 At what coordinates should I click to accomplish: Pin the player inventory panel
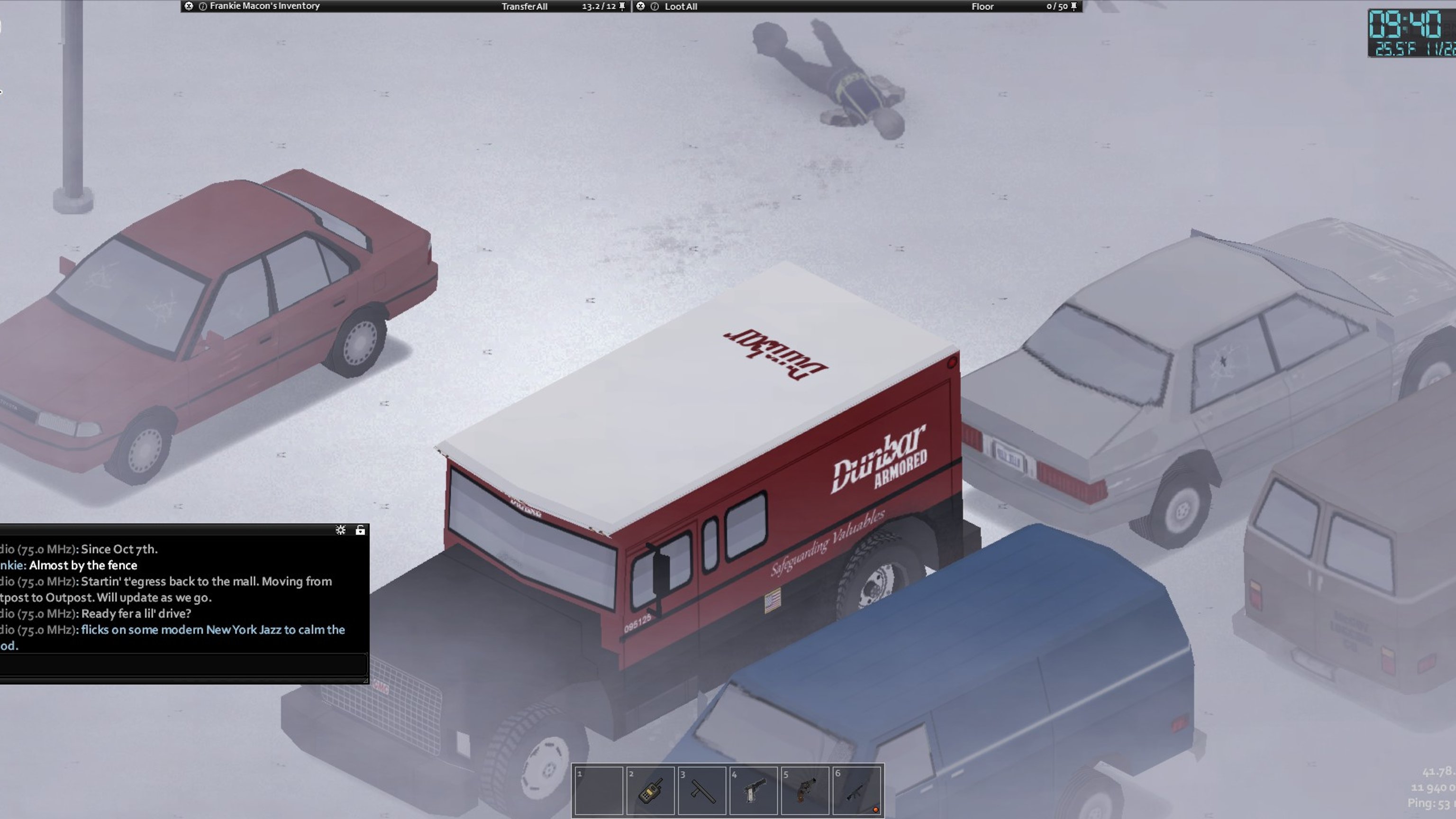622,6
